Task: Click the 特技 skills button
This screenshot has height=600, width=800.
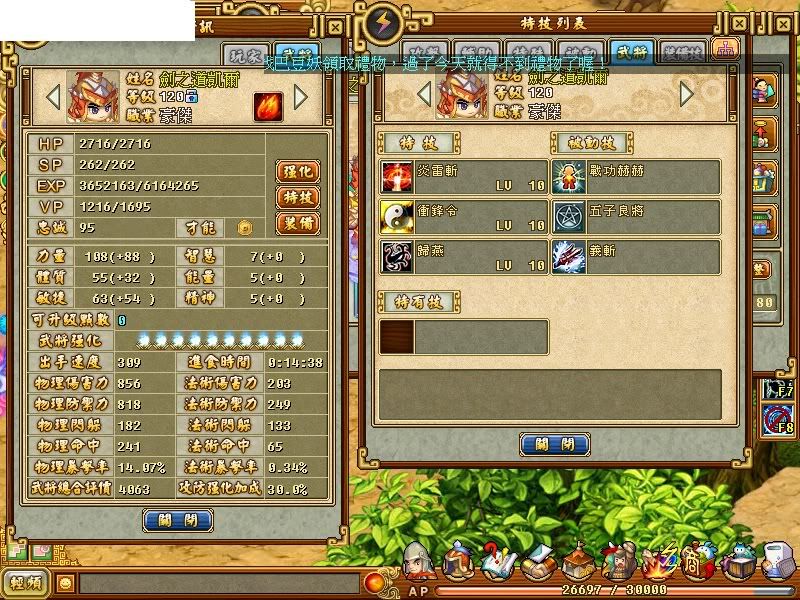Action: point(296,197)
